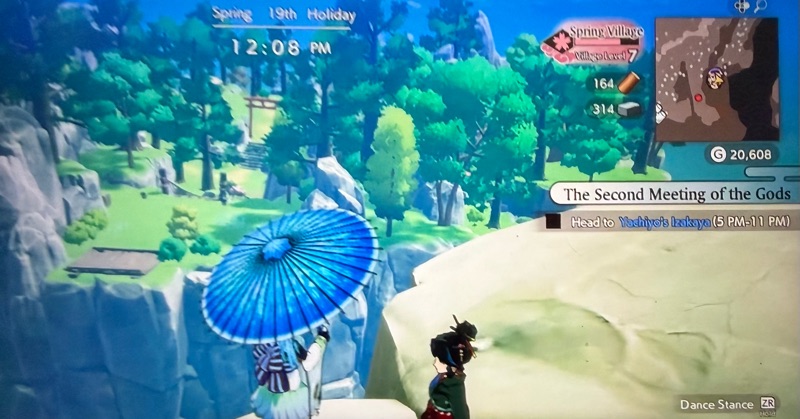Click the magnifier icon above the minimap
Screen dimensions: 800x419
coord(761,7)
